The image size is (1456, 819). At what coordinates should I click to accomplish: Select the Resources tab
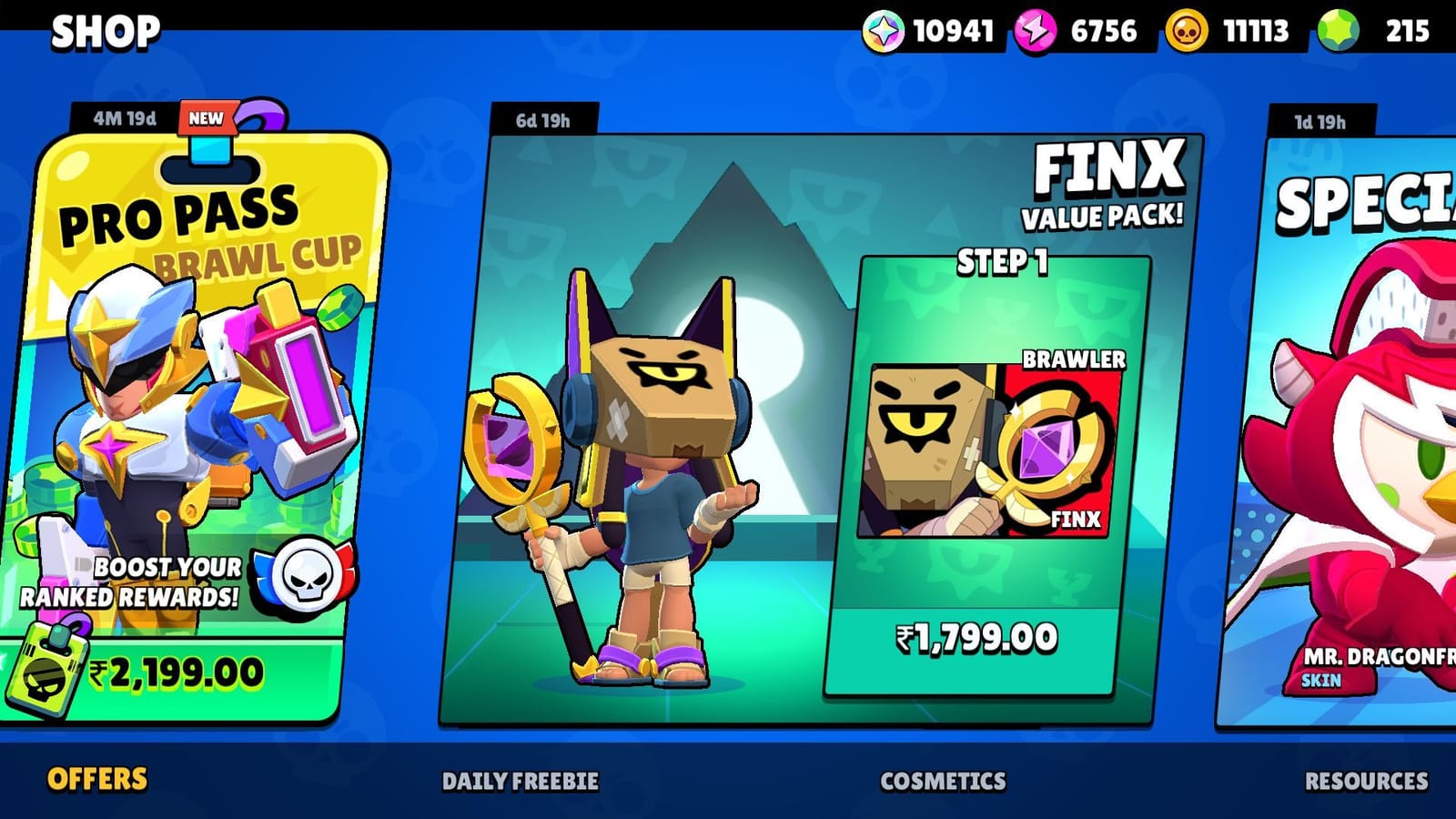pyautogui.click(x=1369, y=781)
